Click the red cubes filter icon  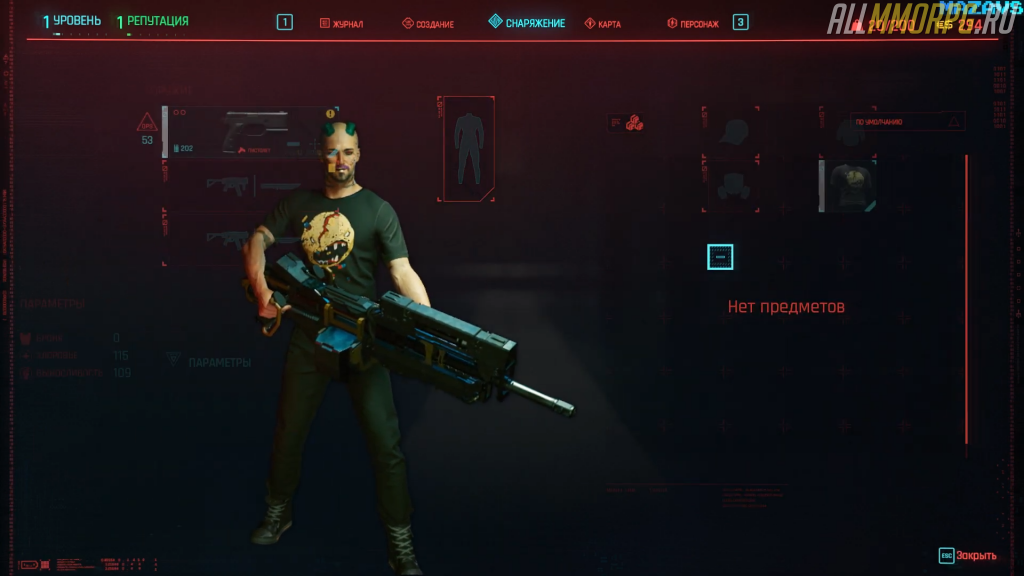pos(634,124)
